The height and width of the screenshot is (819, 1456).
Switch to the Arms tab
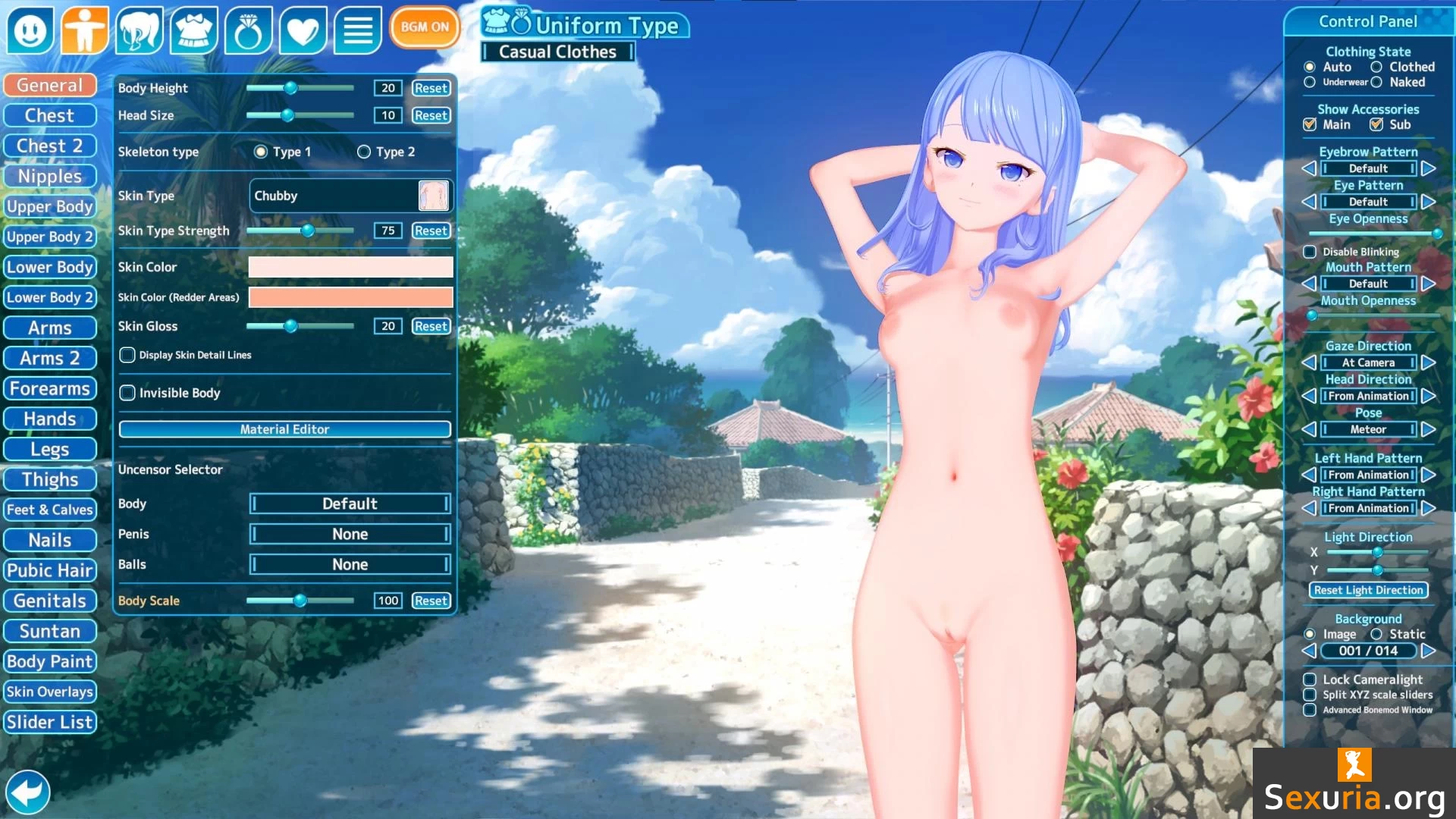(50, 328)
